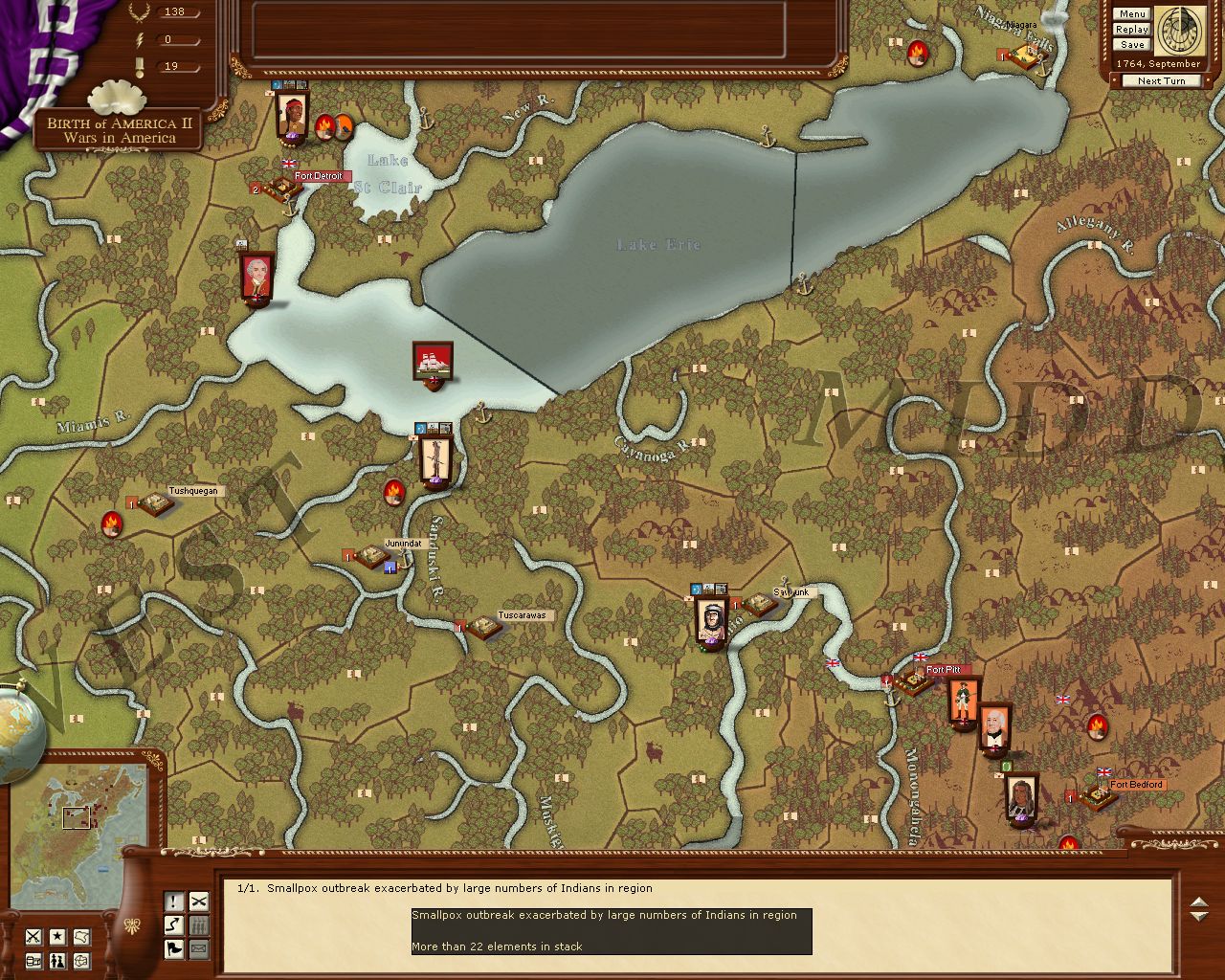Screen dimensions: 1225x980
Task: End turn with Next Turn button
Action: (x=1161, y=81)
